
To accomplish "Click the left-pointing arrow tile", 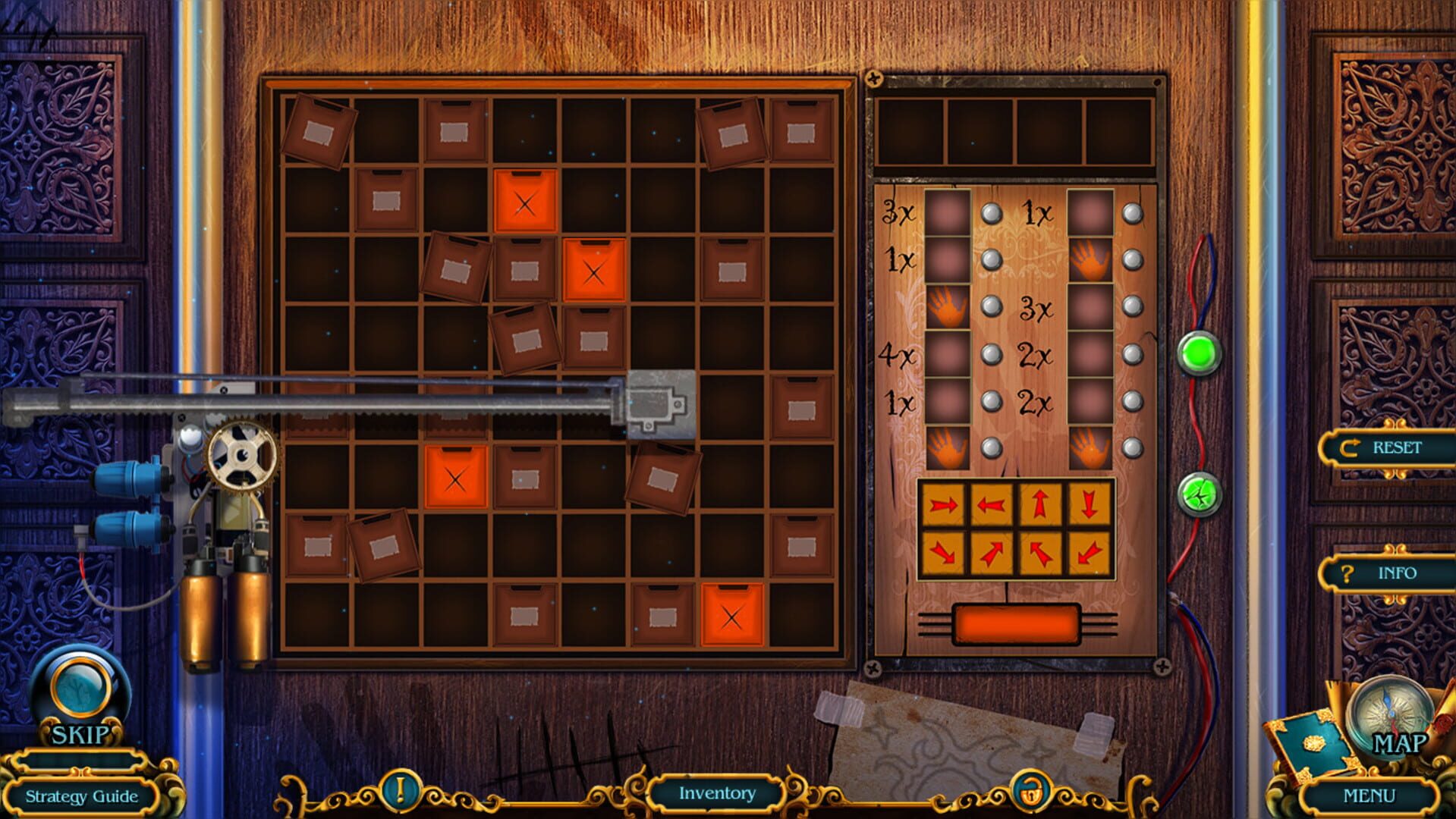I will (x=991, y=504).
